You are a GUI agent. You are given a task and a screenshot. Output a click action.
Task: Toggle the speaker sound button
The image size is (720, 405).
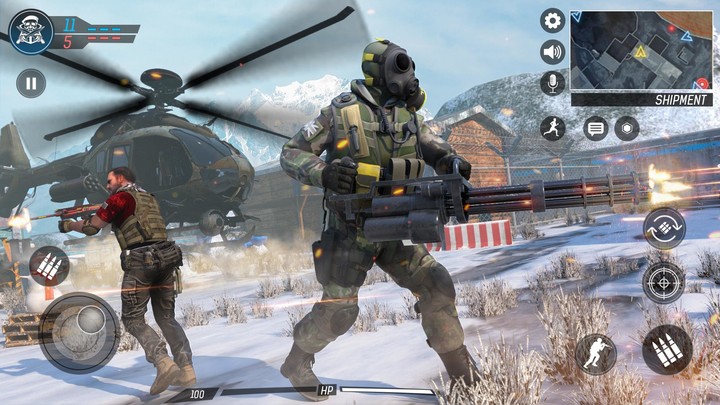(552, 52)
